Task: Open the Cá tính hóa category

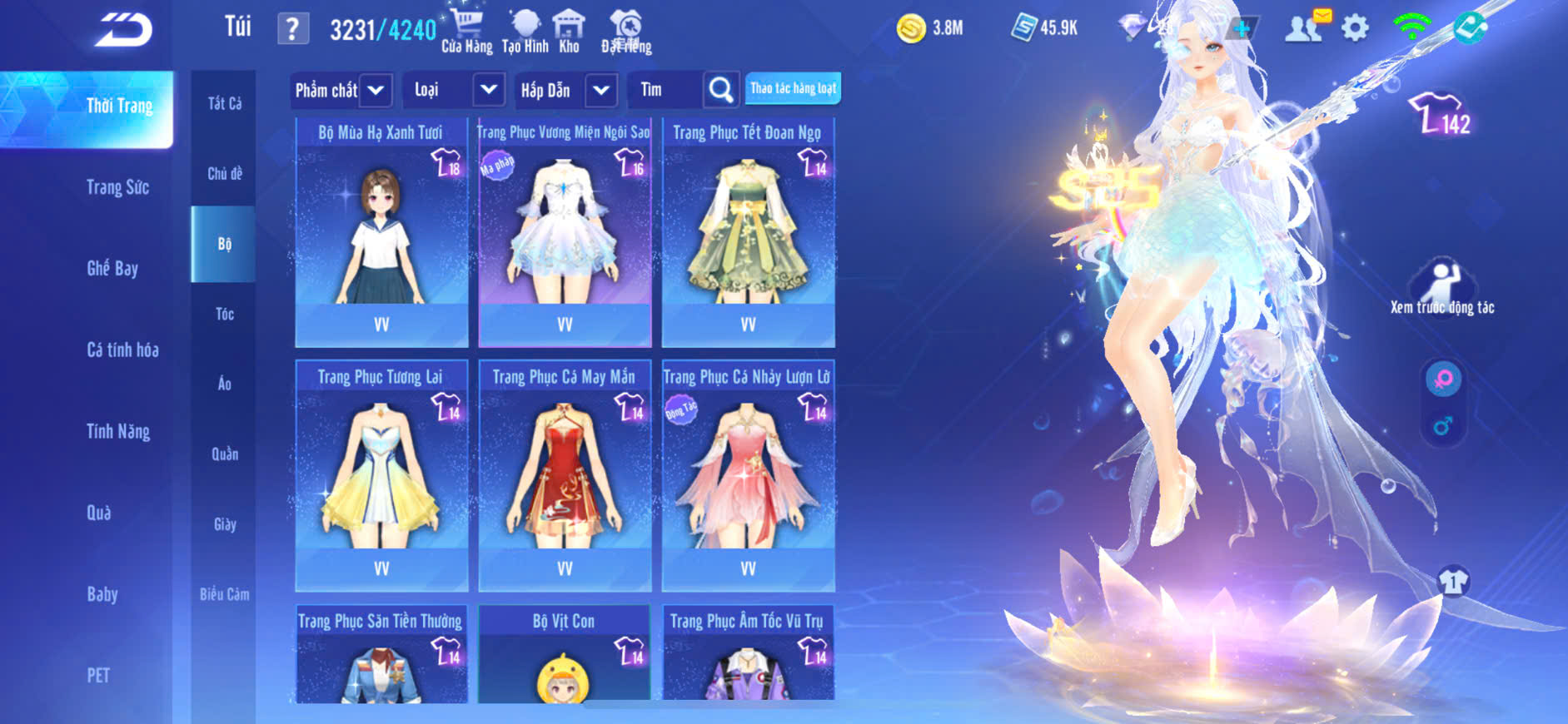Action: (122, 350)
